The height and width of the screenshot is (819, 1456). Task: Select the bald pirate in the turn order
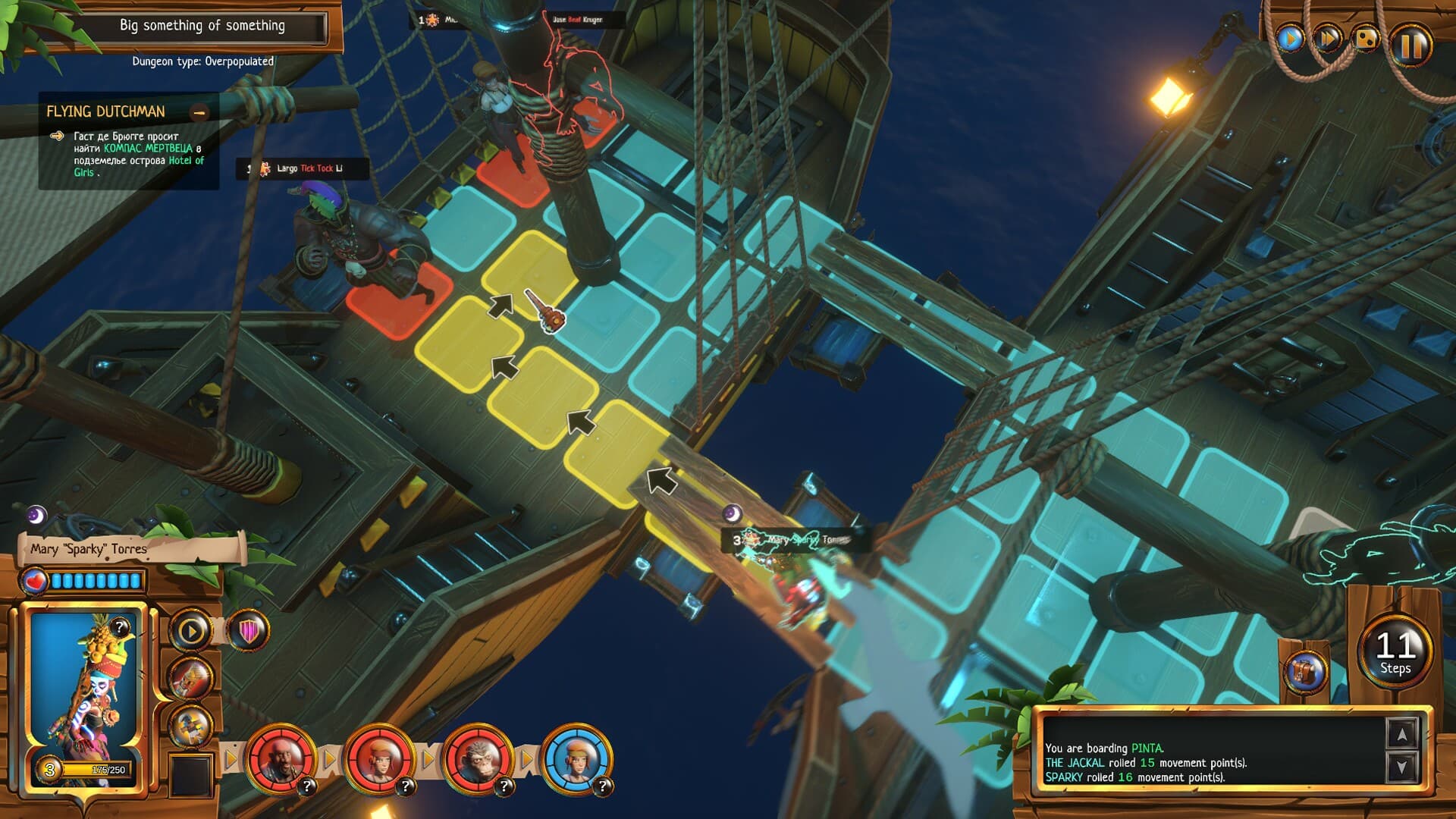tap(279, 758)
